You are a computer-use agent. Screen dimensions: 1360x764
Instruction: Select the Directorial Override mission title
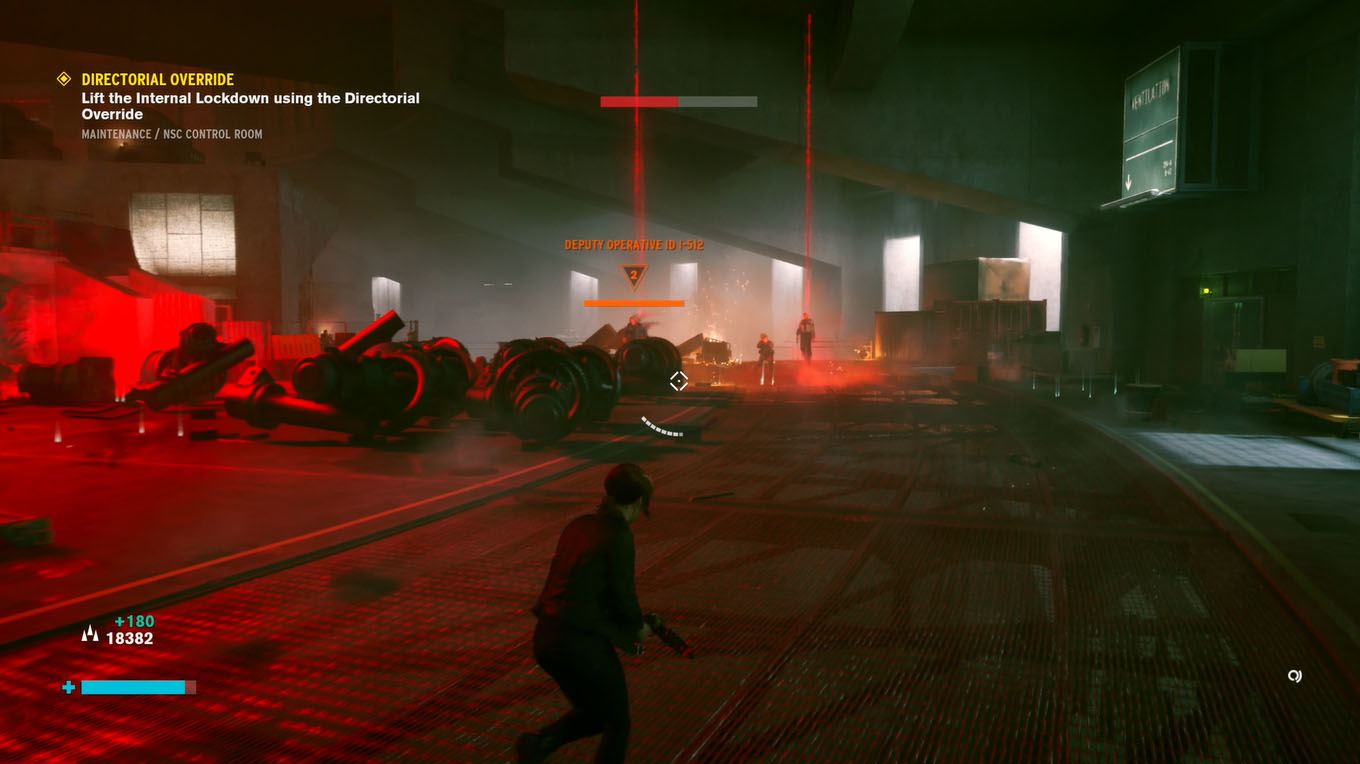click(x=158, y=79)
